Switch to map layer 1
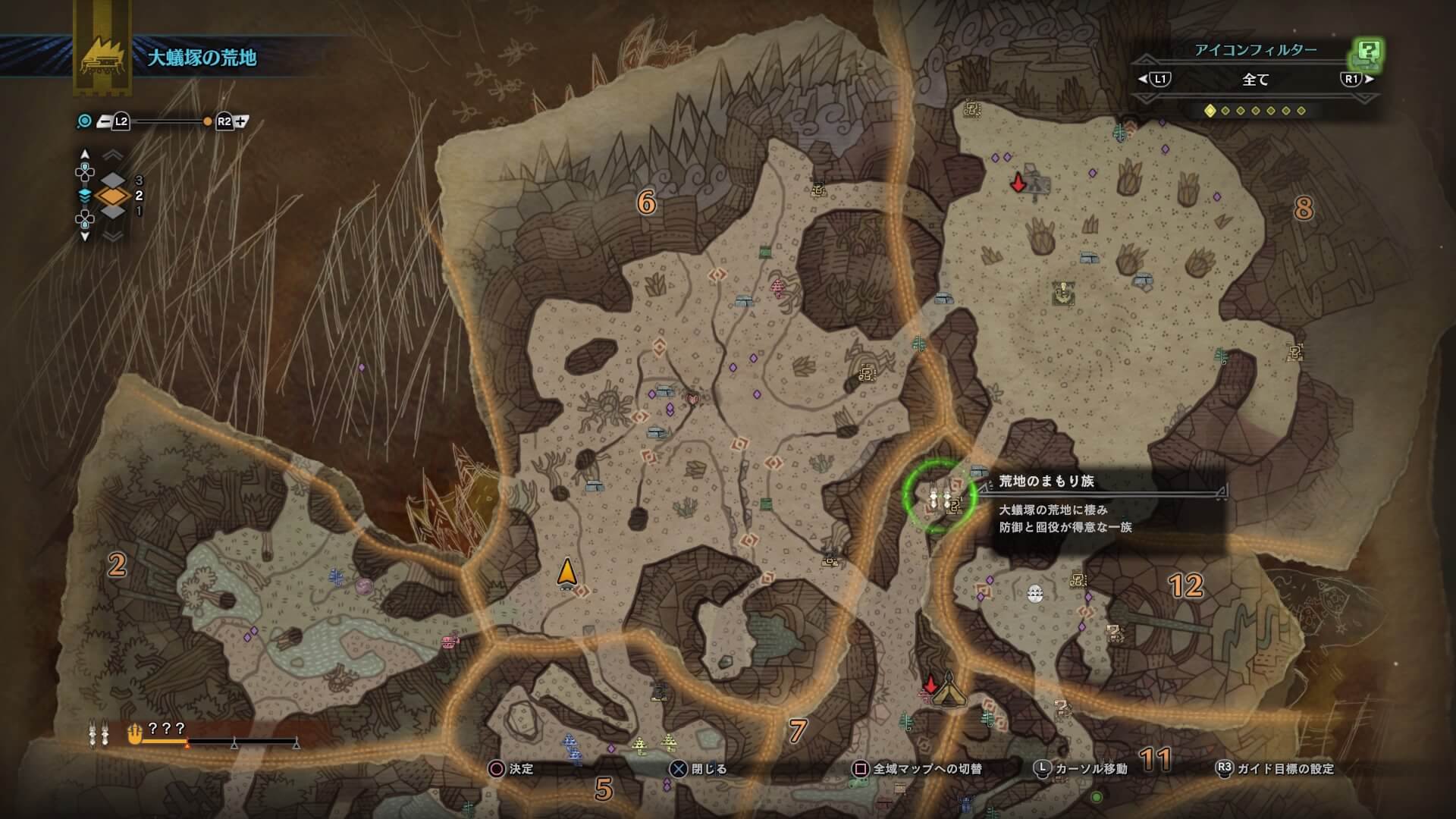Screen dimensions: 1456x819 pyautogui.click(x=114, y=212)
